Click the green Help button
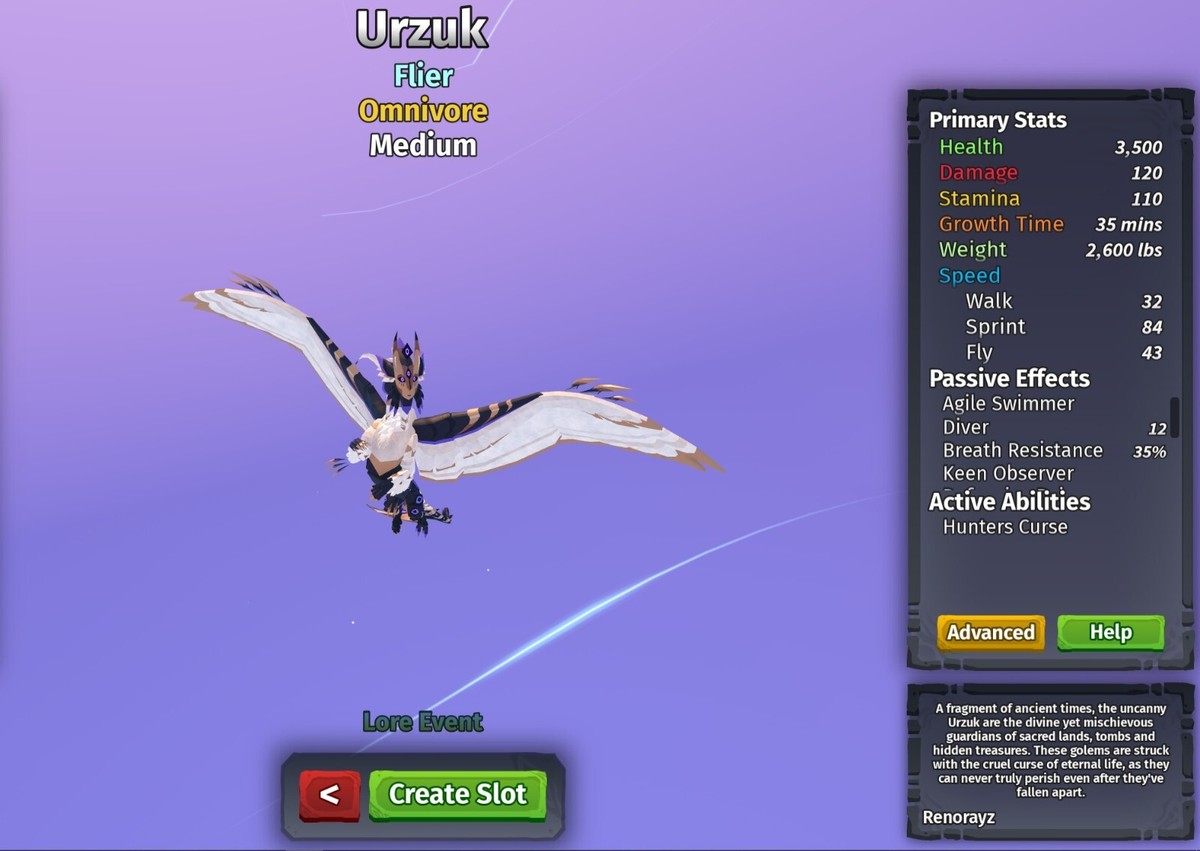 pyautogui.click(x=1110, y=632)
